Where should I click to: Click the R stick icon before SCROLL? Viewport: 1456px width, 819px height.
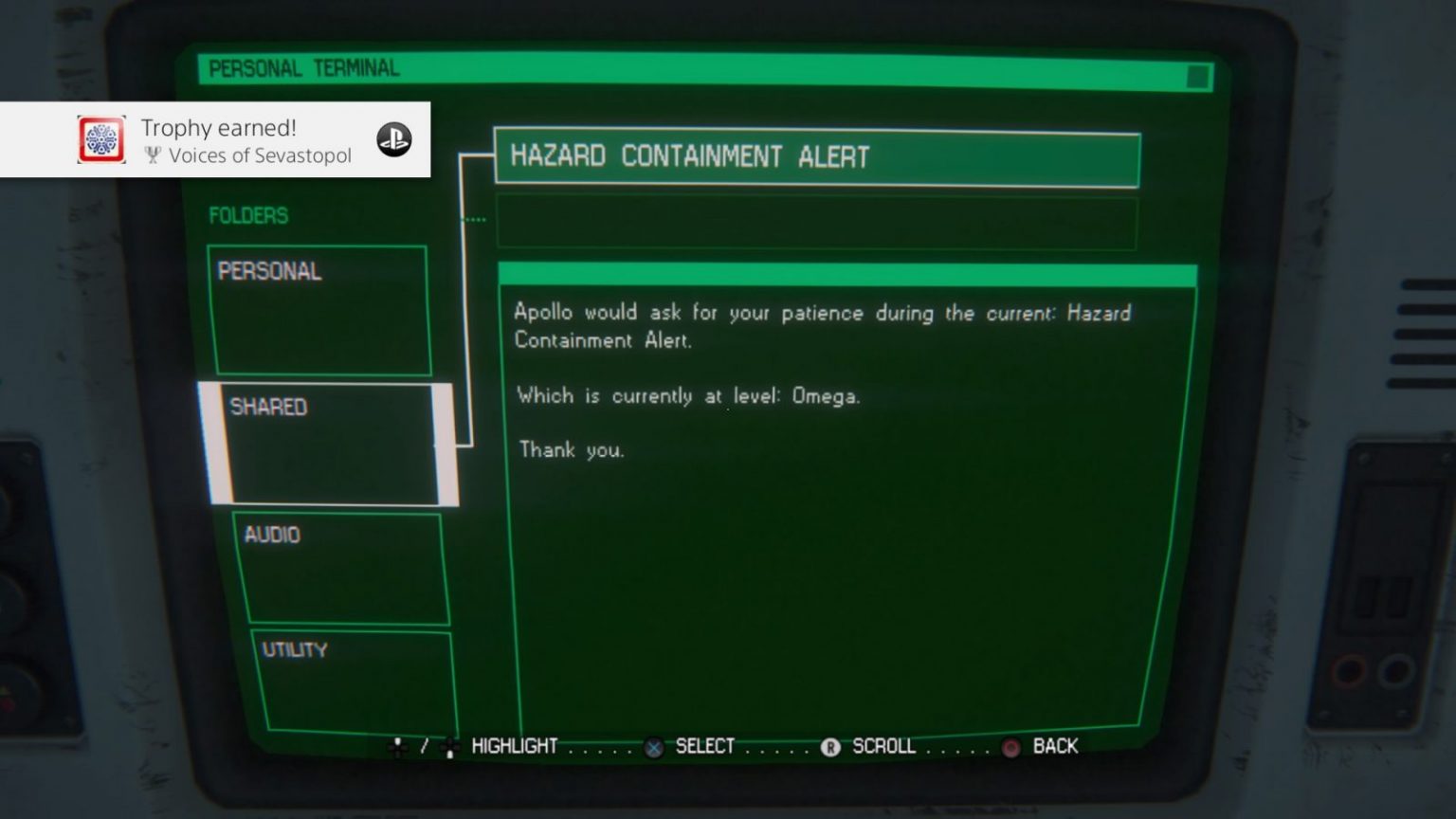[831, 747]
